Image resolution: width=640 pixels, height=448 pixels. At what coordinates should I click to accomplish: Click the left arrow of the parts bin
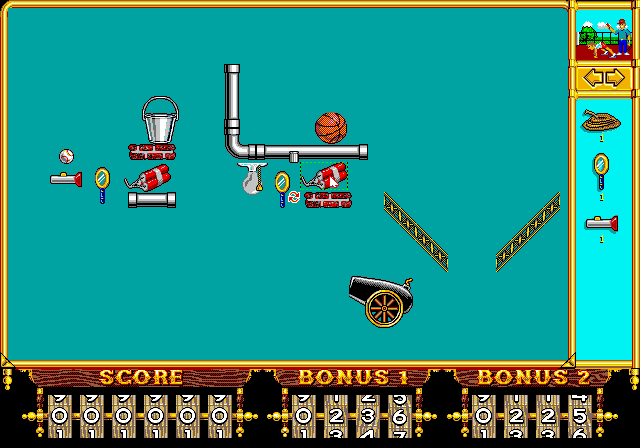click(591, 78)
